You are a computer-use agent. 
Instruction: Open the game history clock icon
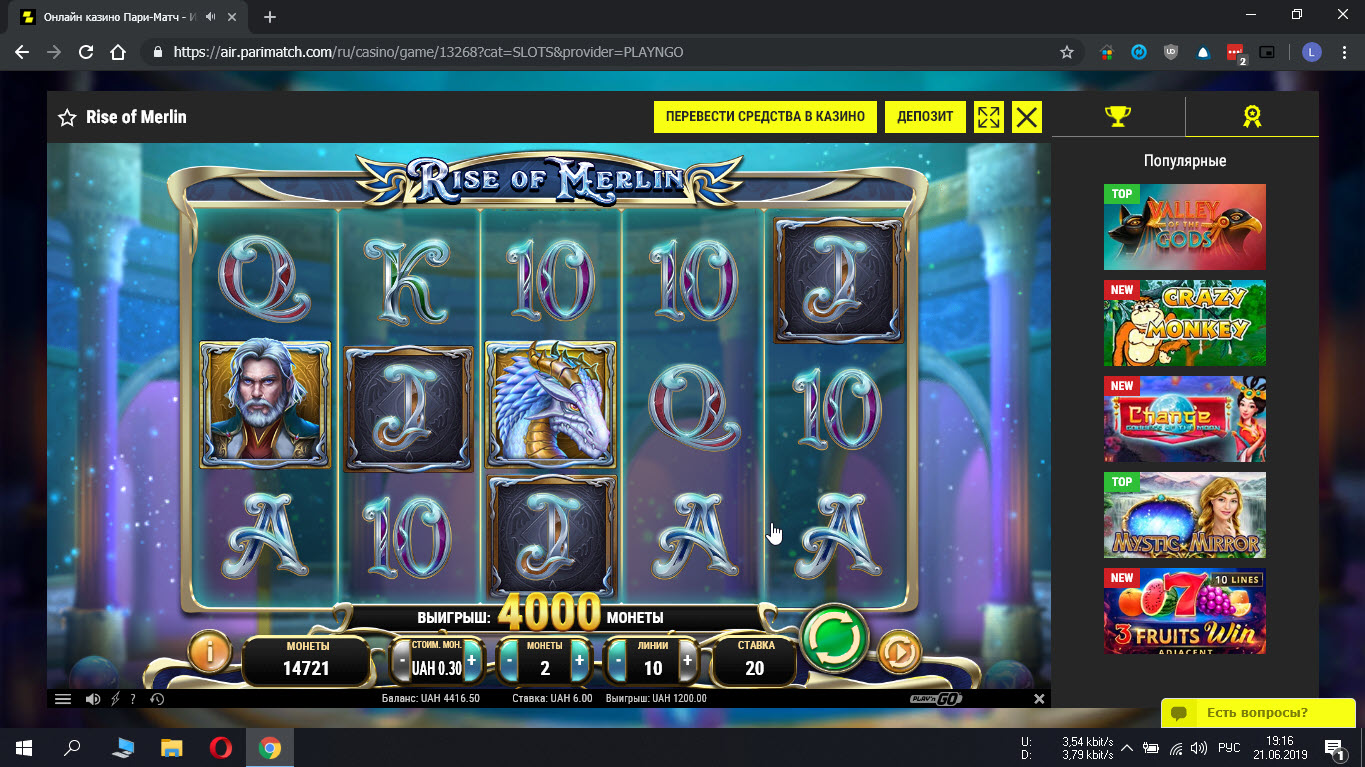pyautogui.click(x=157, y=699)
